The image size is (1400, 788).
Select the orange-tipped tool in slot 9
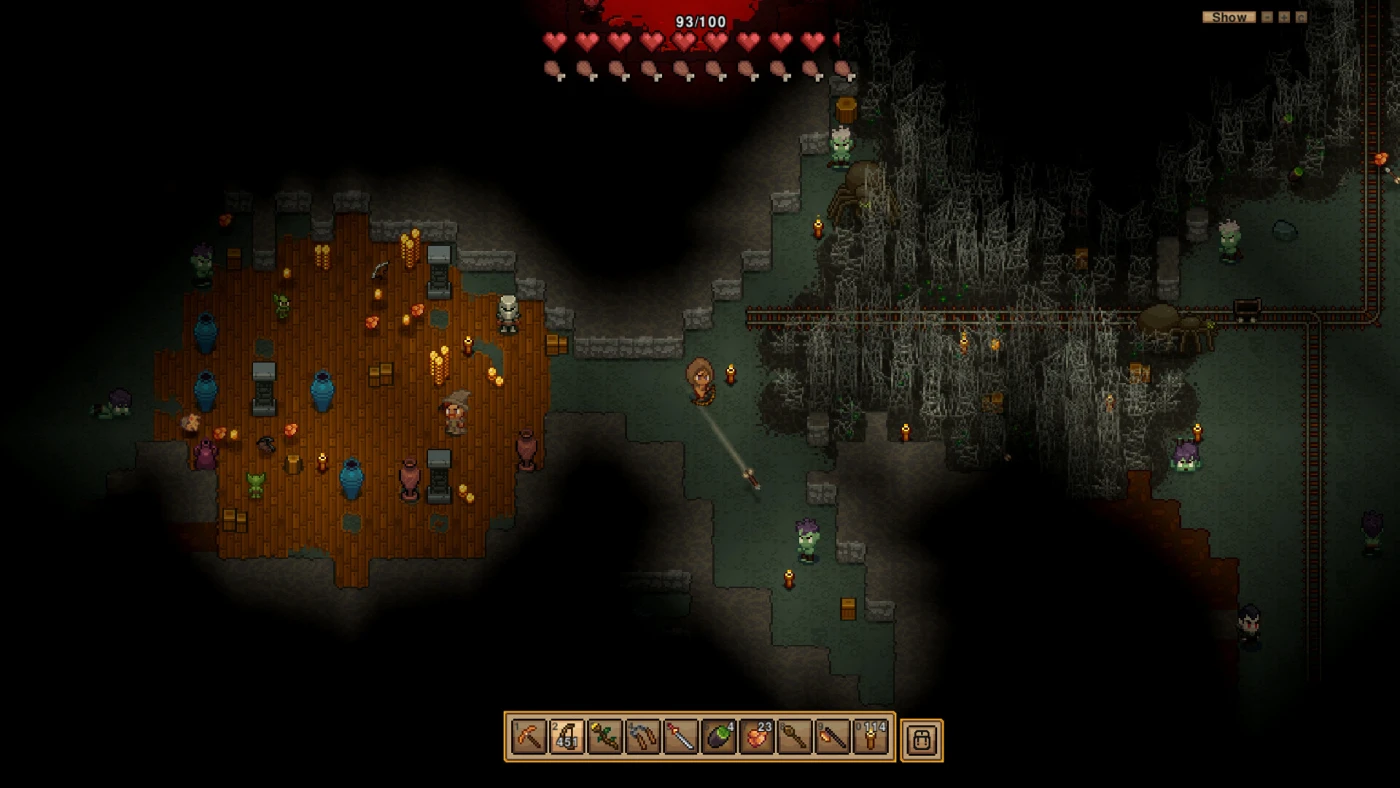833,738
